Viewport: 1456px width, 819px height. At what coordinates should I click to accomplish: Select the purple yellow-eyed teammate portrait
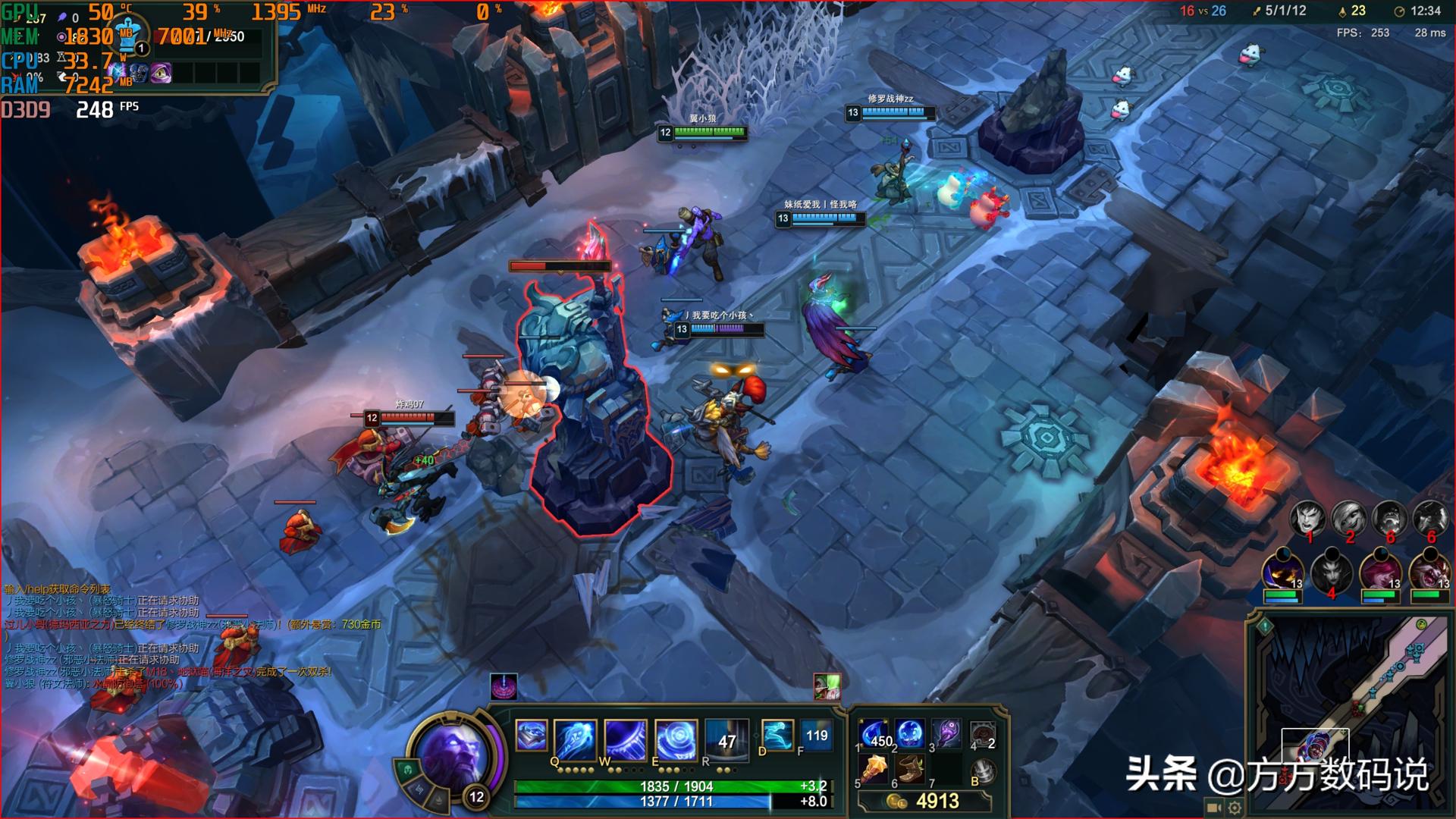(1282, 573)
